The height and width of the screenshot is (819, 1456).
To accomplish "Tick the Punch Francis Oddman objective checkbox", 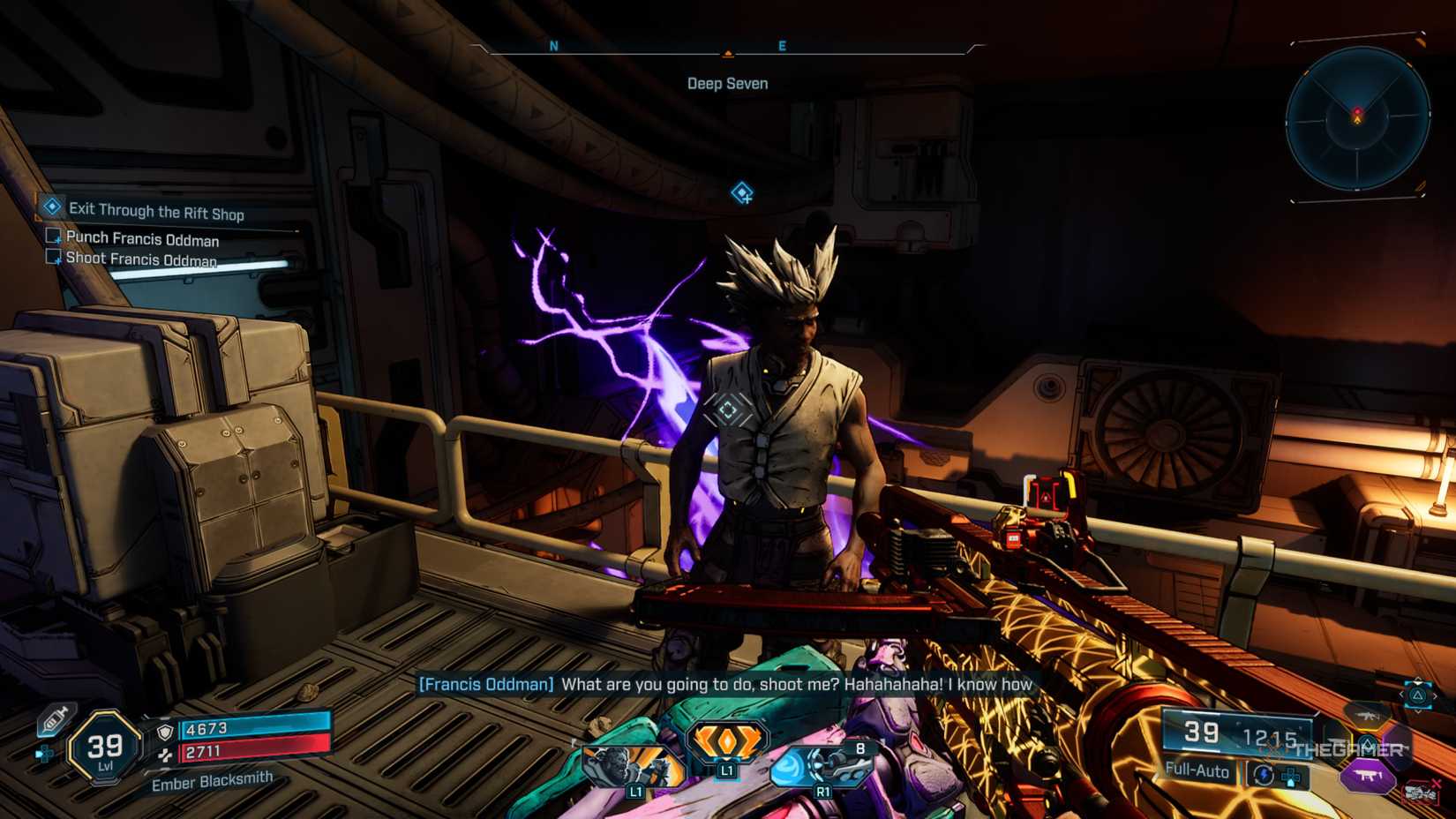I will pyautogui.click(x=54, y=237).
